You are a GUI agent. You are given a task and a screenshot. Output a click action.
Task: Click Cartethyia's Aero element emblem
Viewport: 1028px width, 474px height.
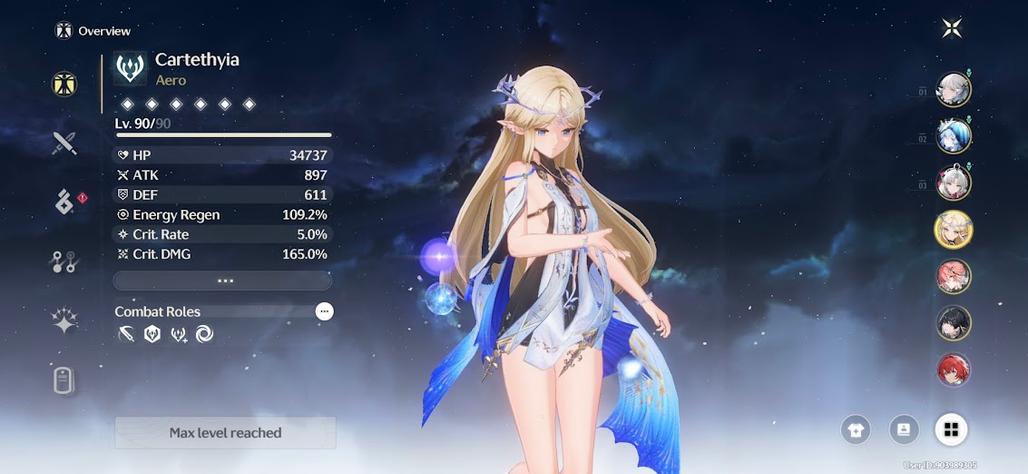130,68
